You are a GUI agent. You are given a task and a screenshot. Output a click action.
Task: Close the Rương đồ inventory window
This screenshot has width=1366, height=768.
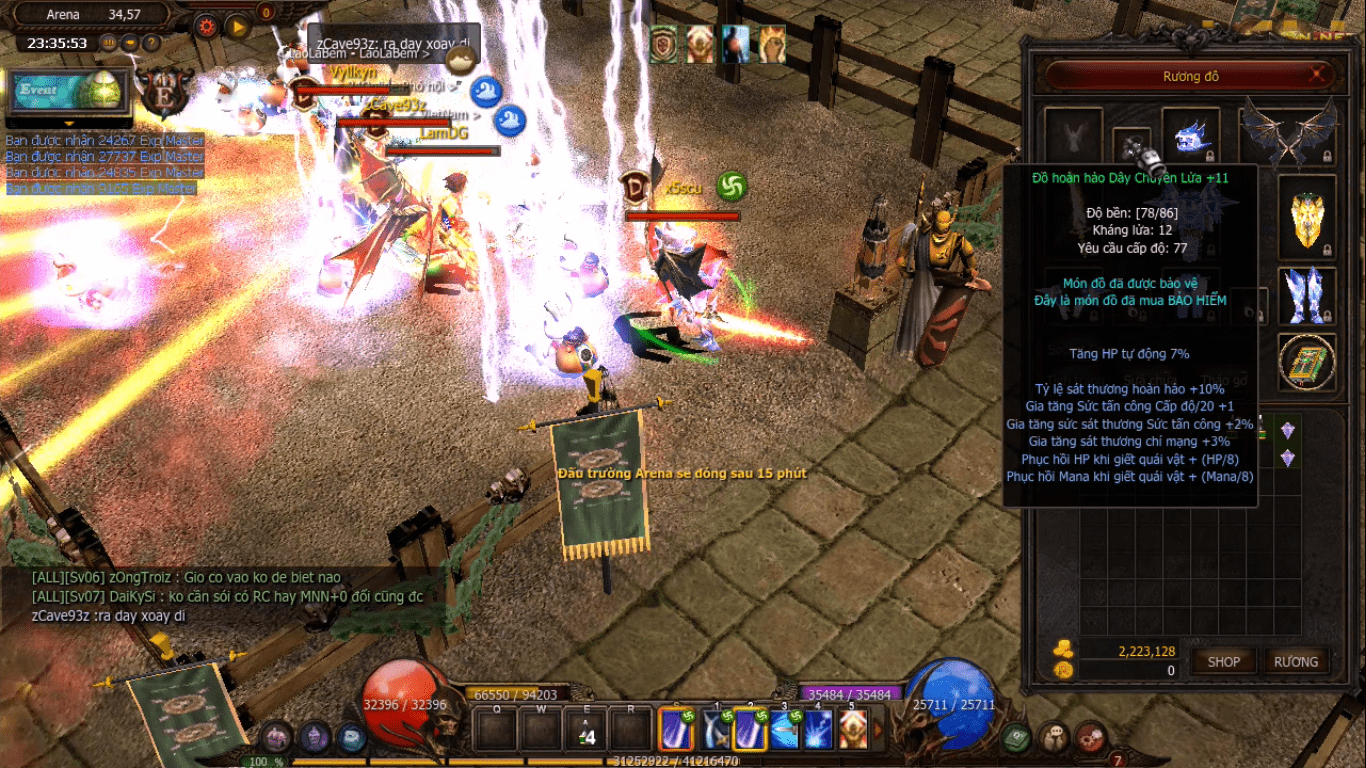[1319, 74]
